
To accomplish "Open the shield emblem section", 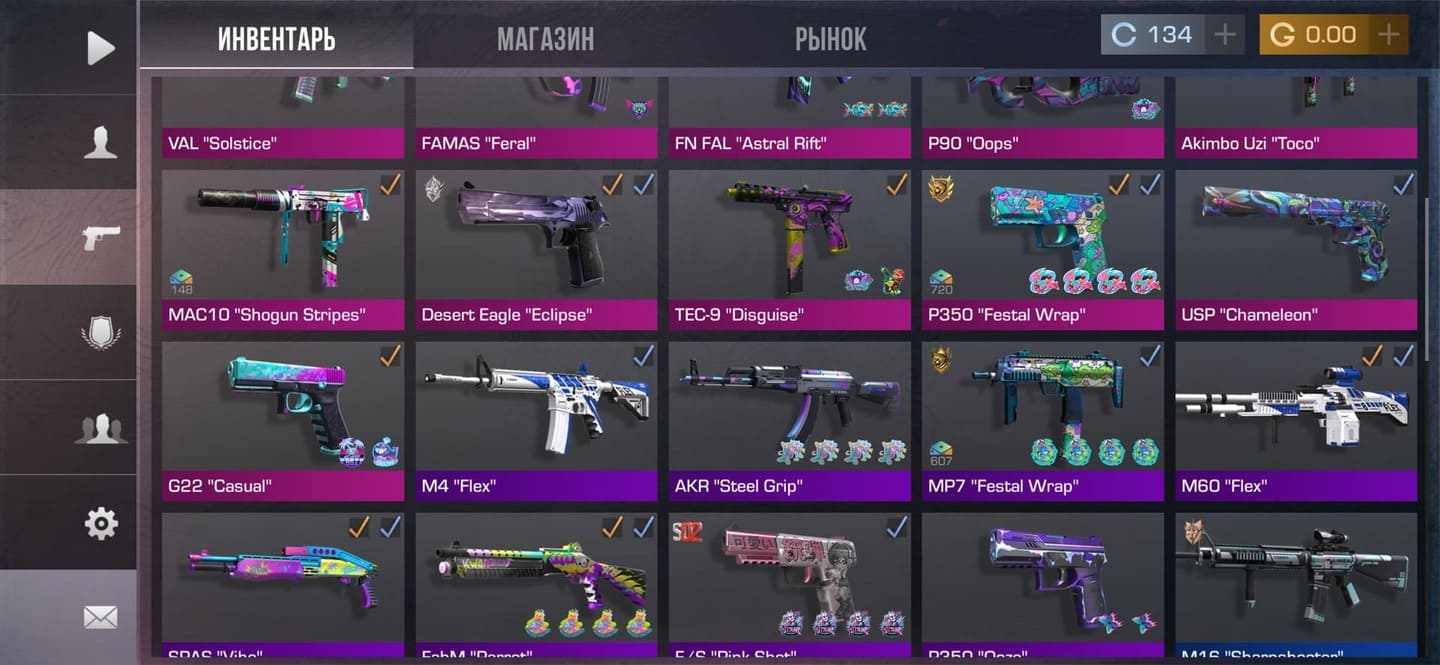I will click(100, 333).
